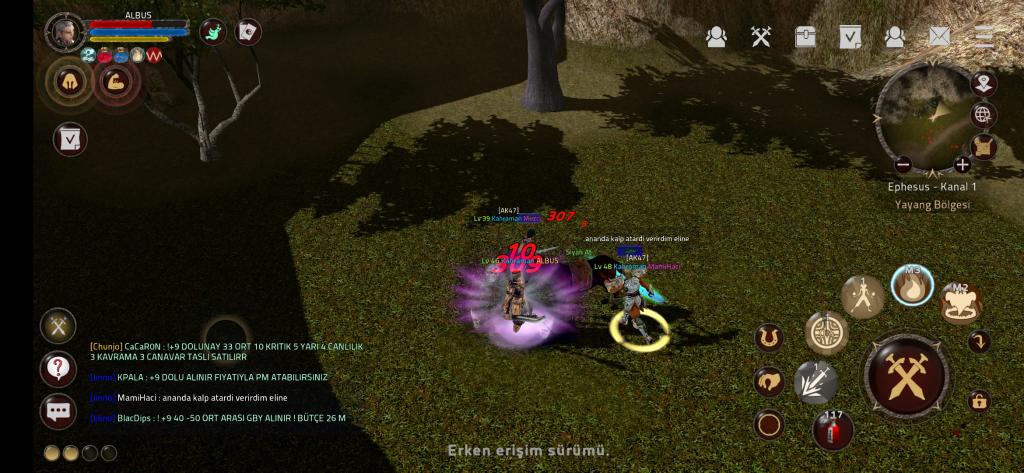This screenshot has height=473, width=1024.
Task: Open ALBUS character portrait
Action: click(65, 32)
